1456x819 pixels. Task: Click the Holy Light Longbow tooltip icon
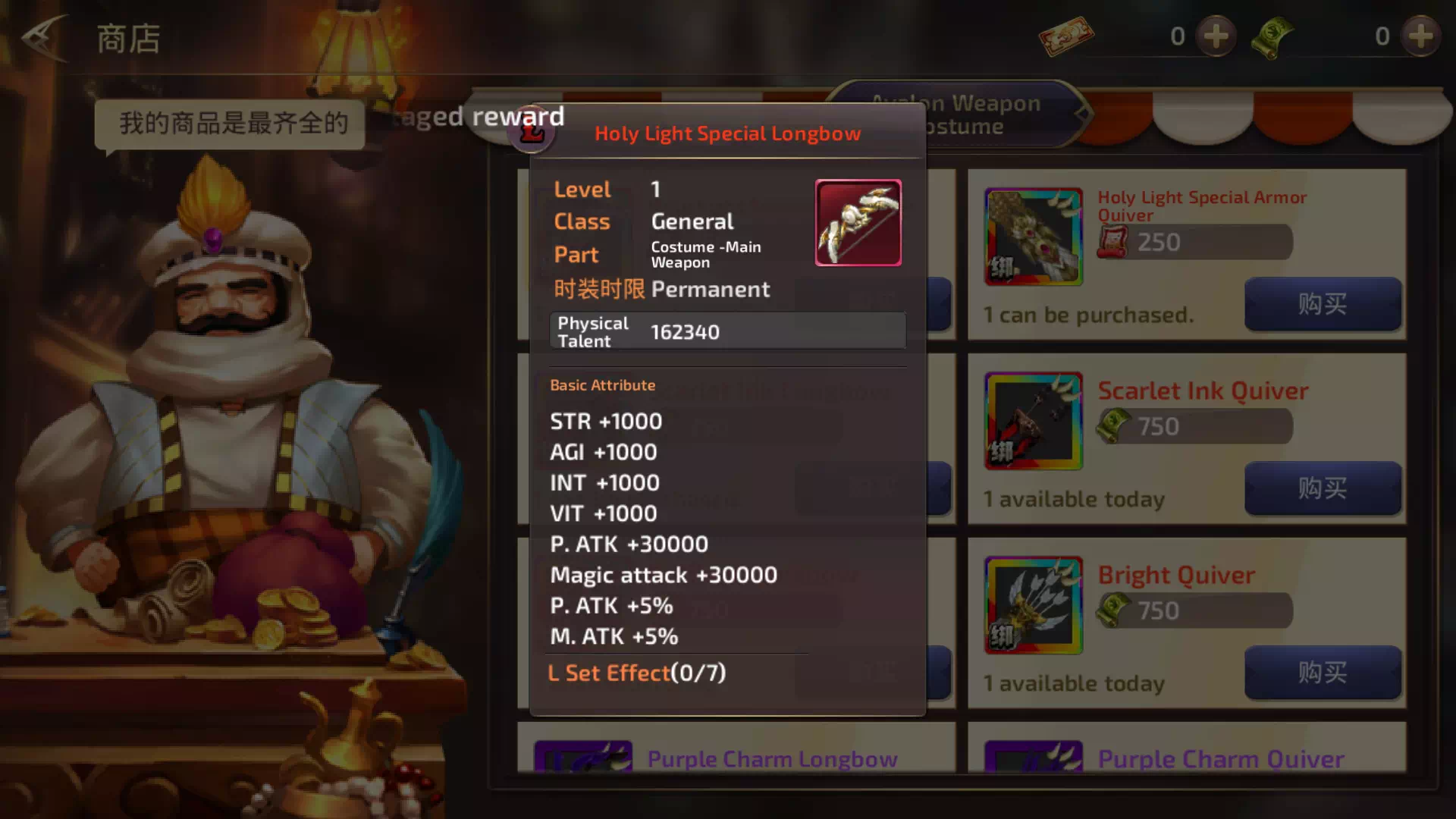[x=858, y=223]
